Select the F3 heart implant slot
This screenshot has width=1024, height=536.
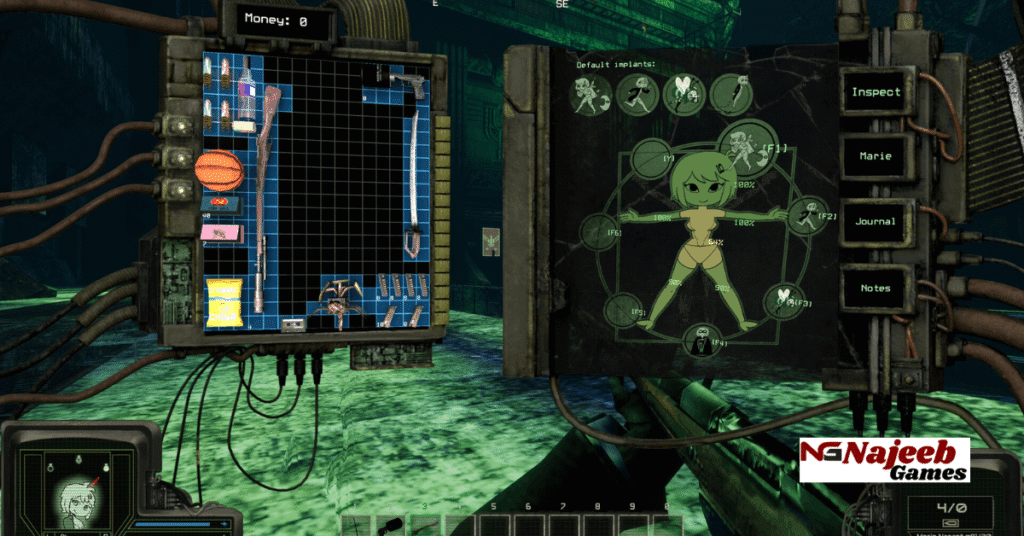click(x=783, y=299)
